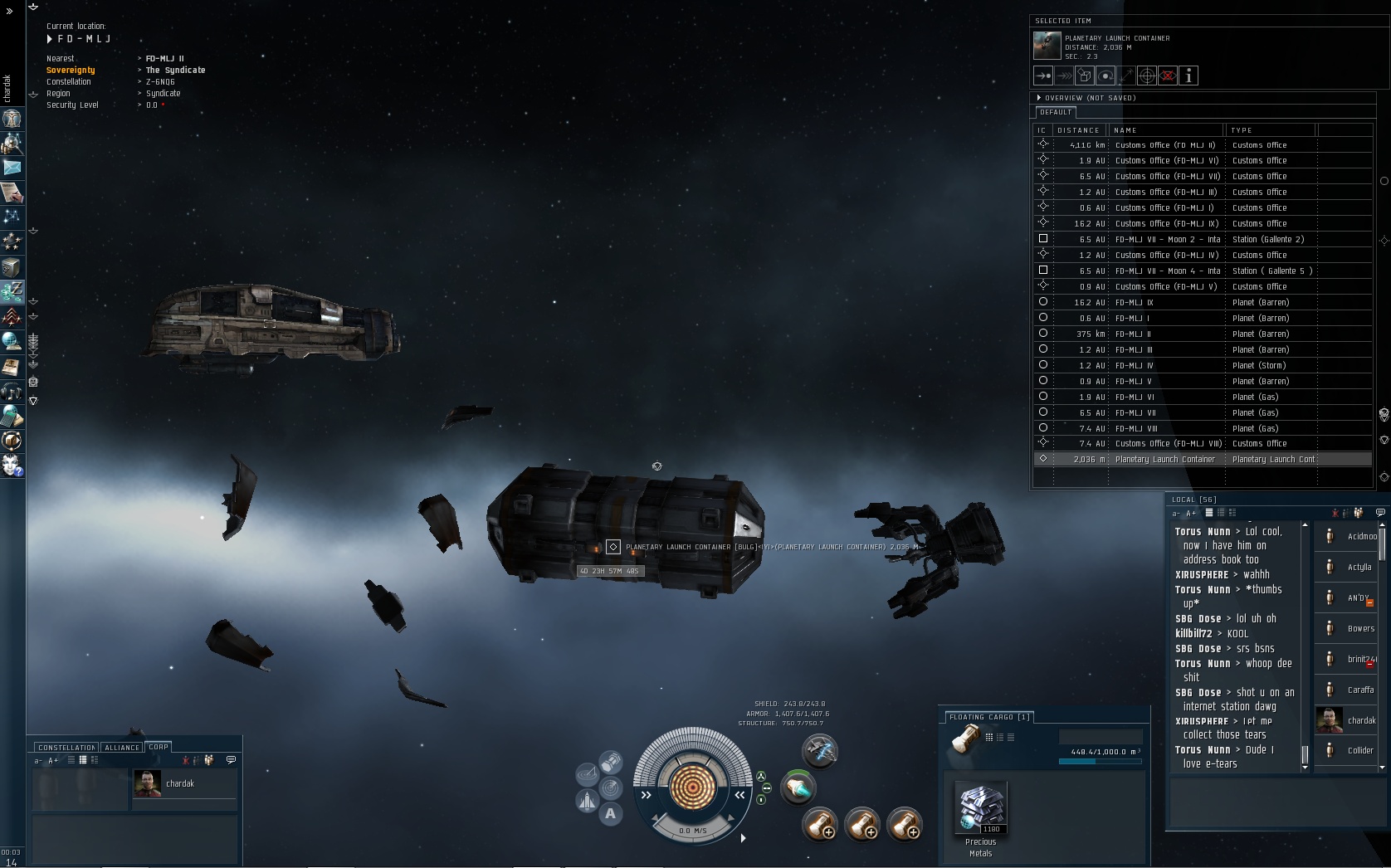Switch to the Default overview tab
The width and height of the screenshot is (1391, 868).
1056,112
